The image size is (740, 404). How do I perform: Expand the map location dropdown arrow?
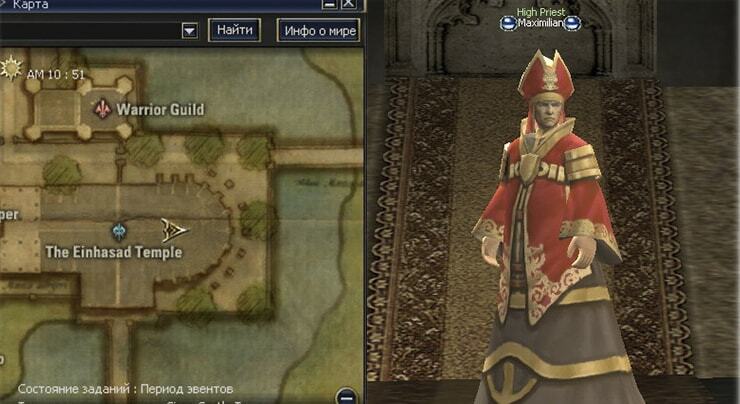[189, 31]
